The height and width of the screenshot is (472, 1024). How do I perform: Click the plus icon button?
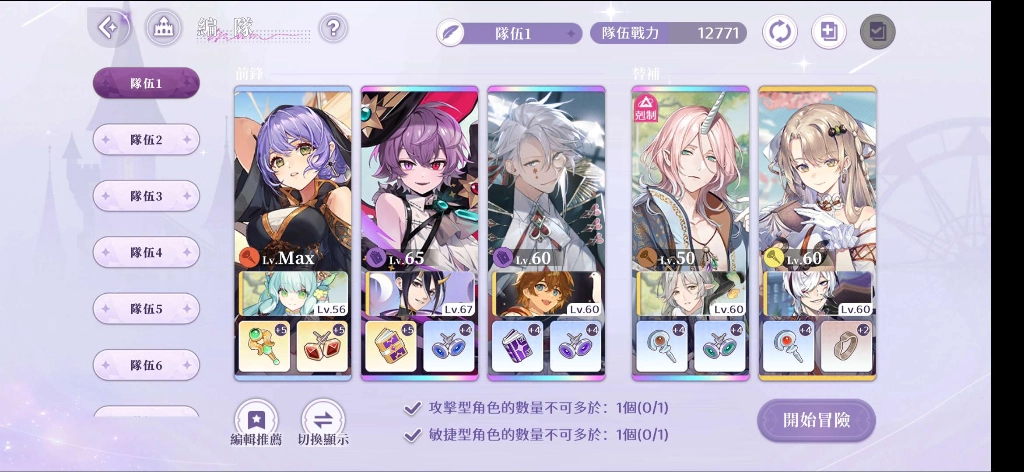828,32
